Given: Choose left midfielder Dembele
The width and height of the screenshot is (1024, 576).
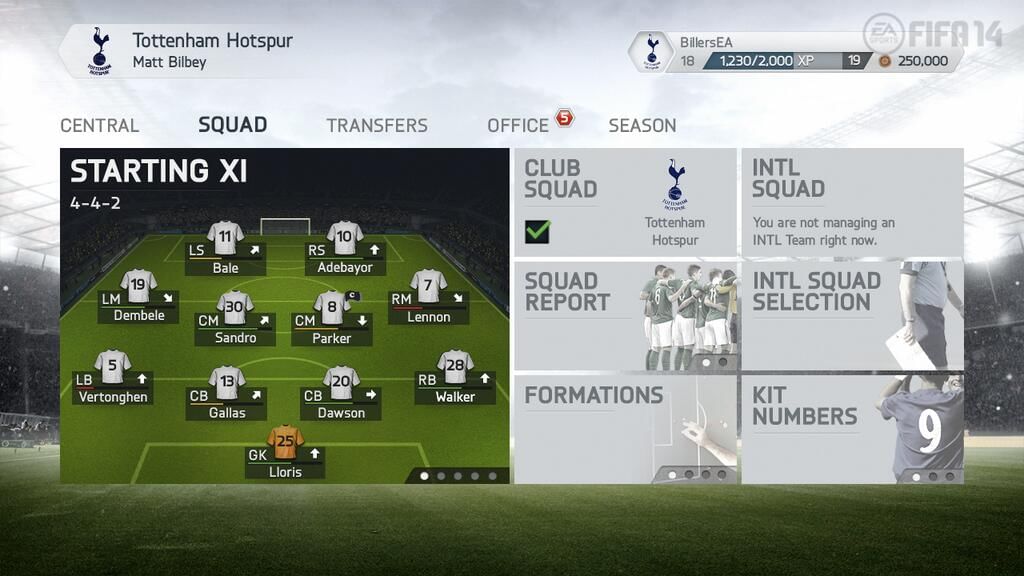Looking at the screenshot, I should pos(139,298).
